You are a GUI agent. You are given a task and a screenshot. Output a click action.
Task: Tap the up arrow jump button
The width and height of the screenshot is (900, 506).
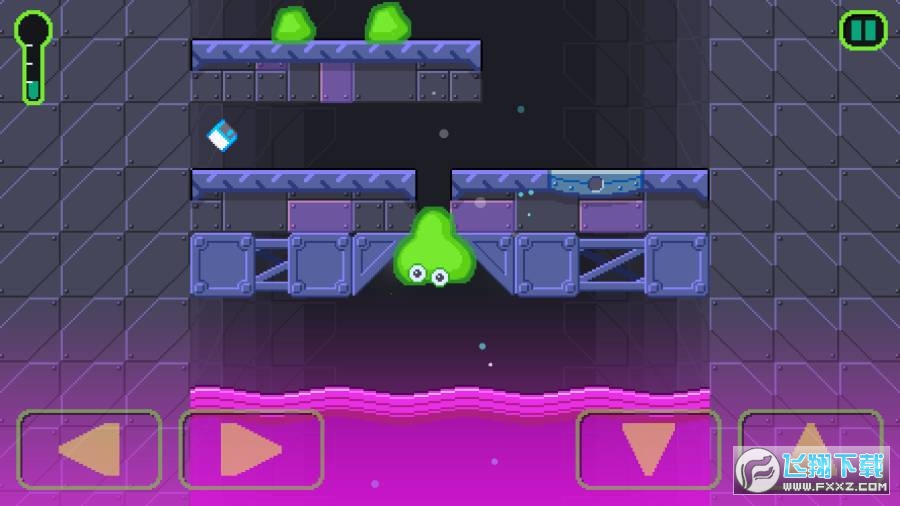(x=810, y=440)
